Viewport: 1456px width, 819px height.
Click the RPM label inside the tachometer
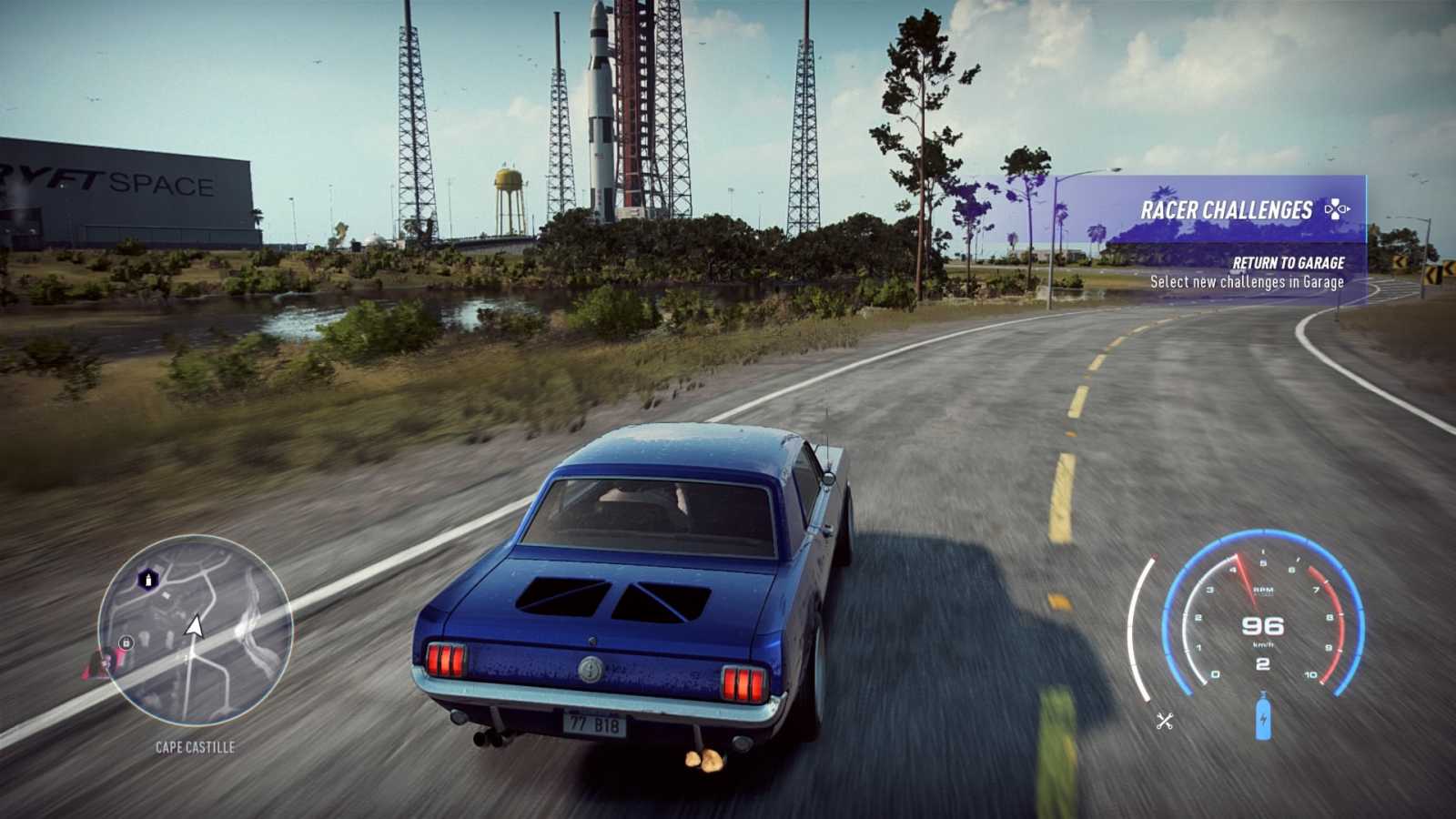[x=1263, y=590]
